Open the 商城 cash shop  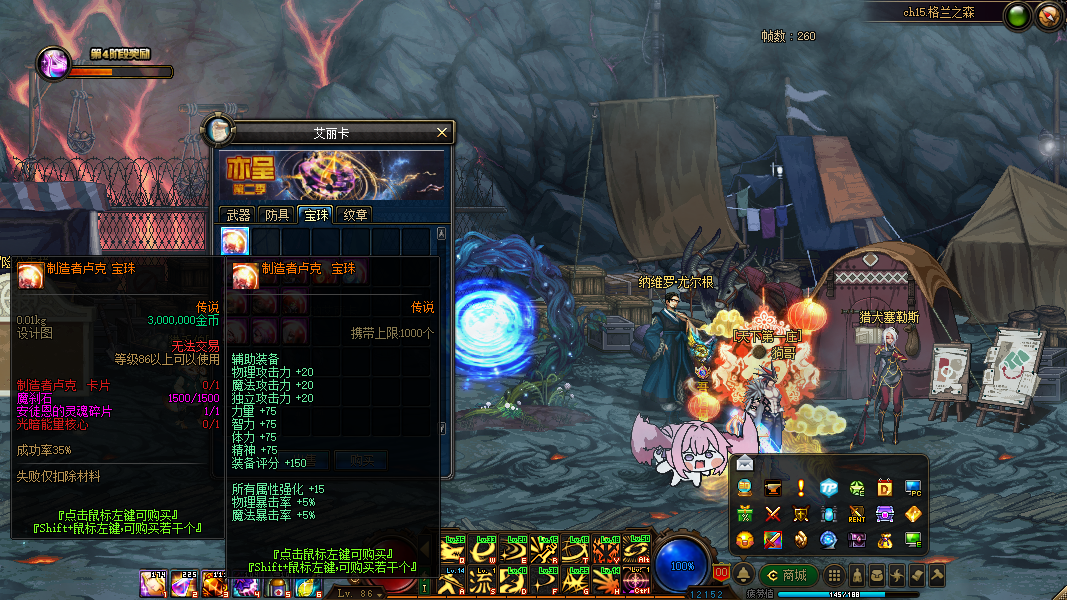789,575
